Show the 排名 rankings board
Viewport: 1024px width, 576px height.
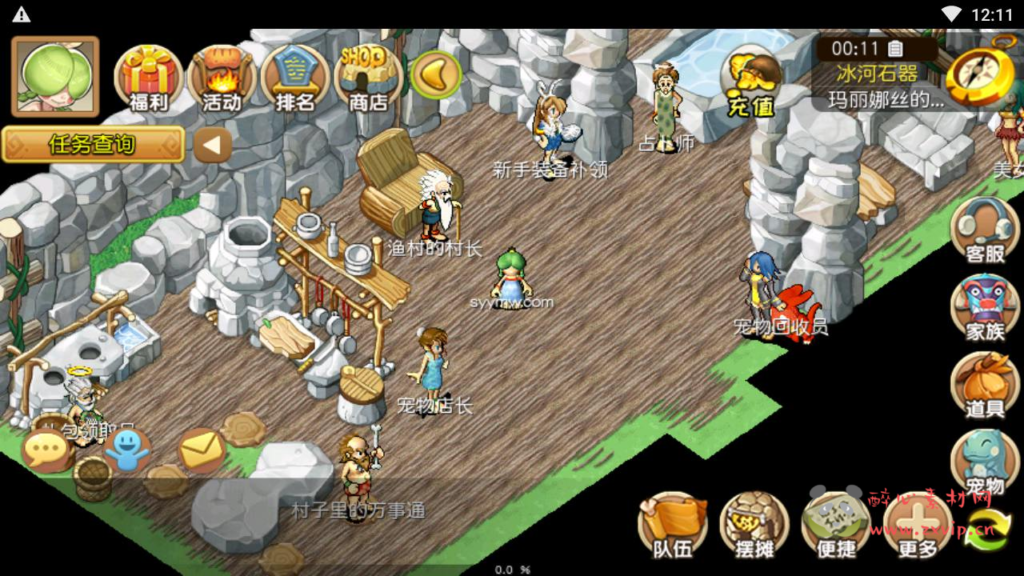pyautogui.click(x=295, y=76)
